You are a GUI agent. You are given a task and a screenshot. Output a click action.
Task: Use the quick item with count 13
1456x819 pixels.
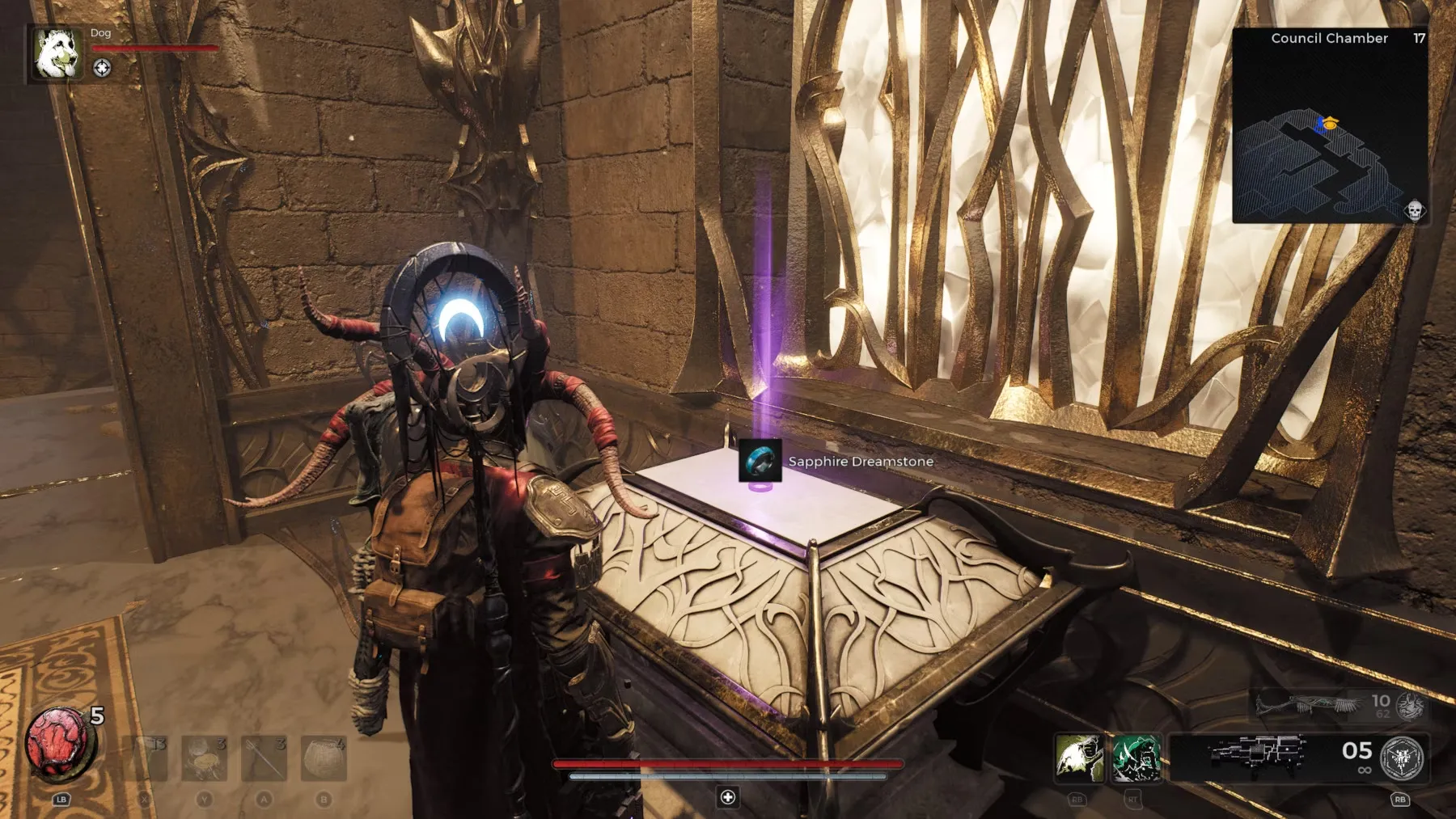click(x=146, y=758)
